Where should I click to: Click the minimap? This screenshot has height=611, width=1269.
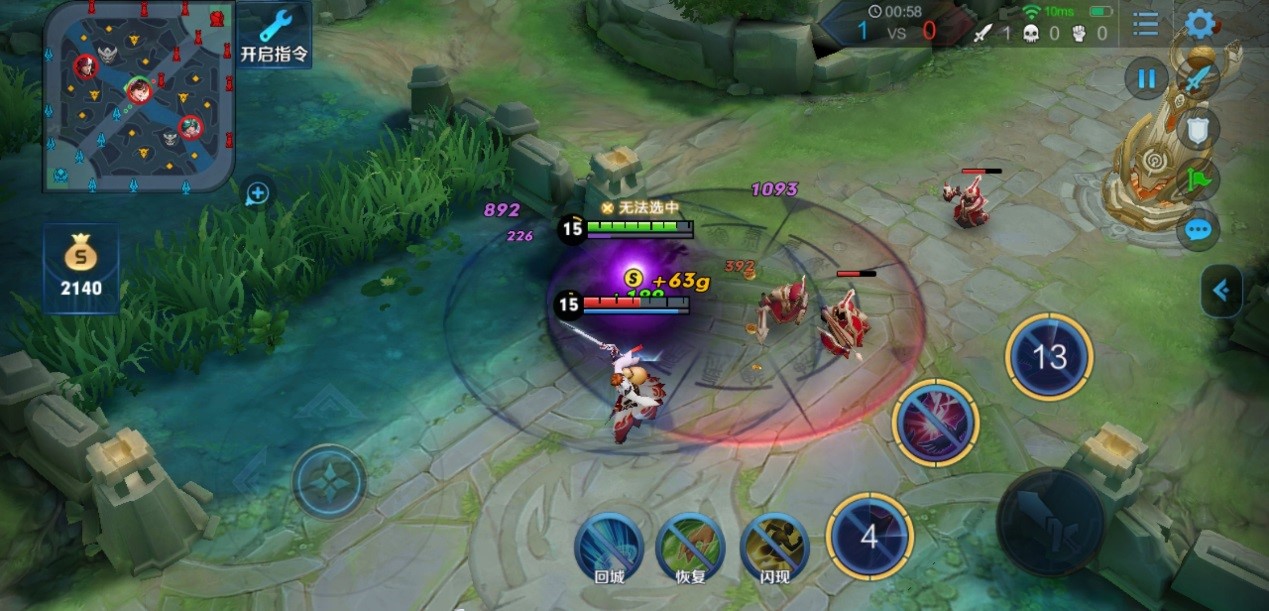[139, 96]
